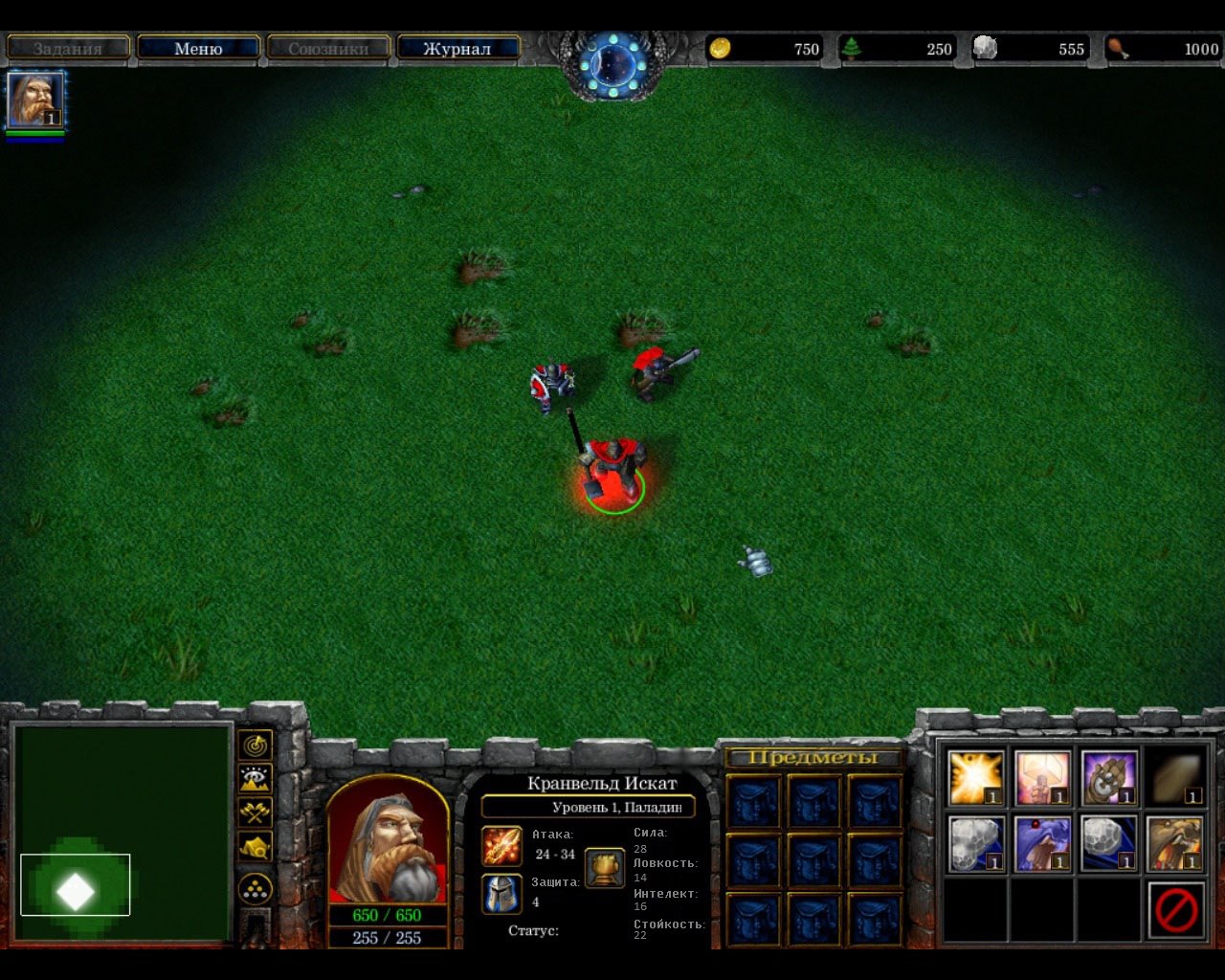Viewport: 1225px width, 980px height.
Task: Open the Меню button
Action: tap(198, 48)
